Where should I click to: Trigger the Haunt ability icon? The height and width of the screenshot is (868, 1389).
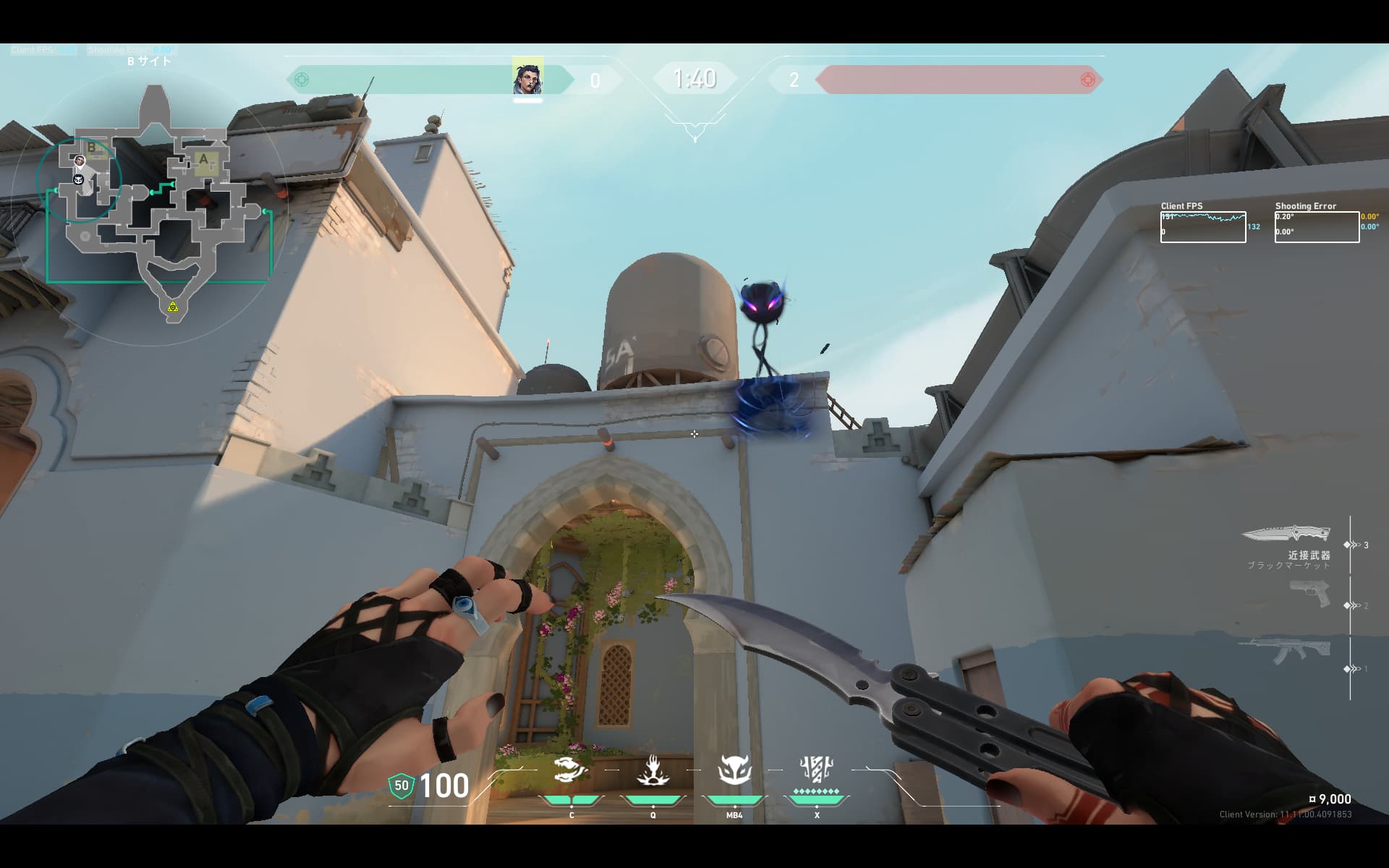(x=734, y=771)
